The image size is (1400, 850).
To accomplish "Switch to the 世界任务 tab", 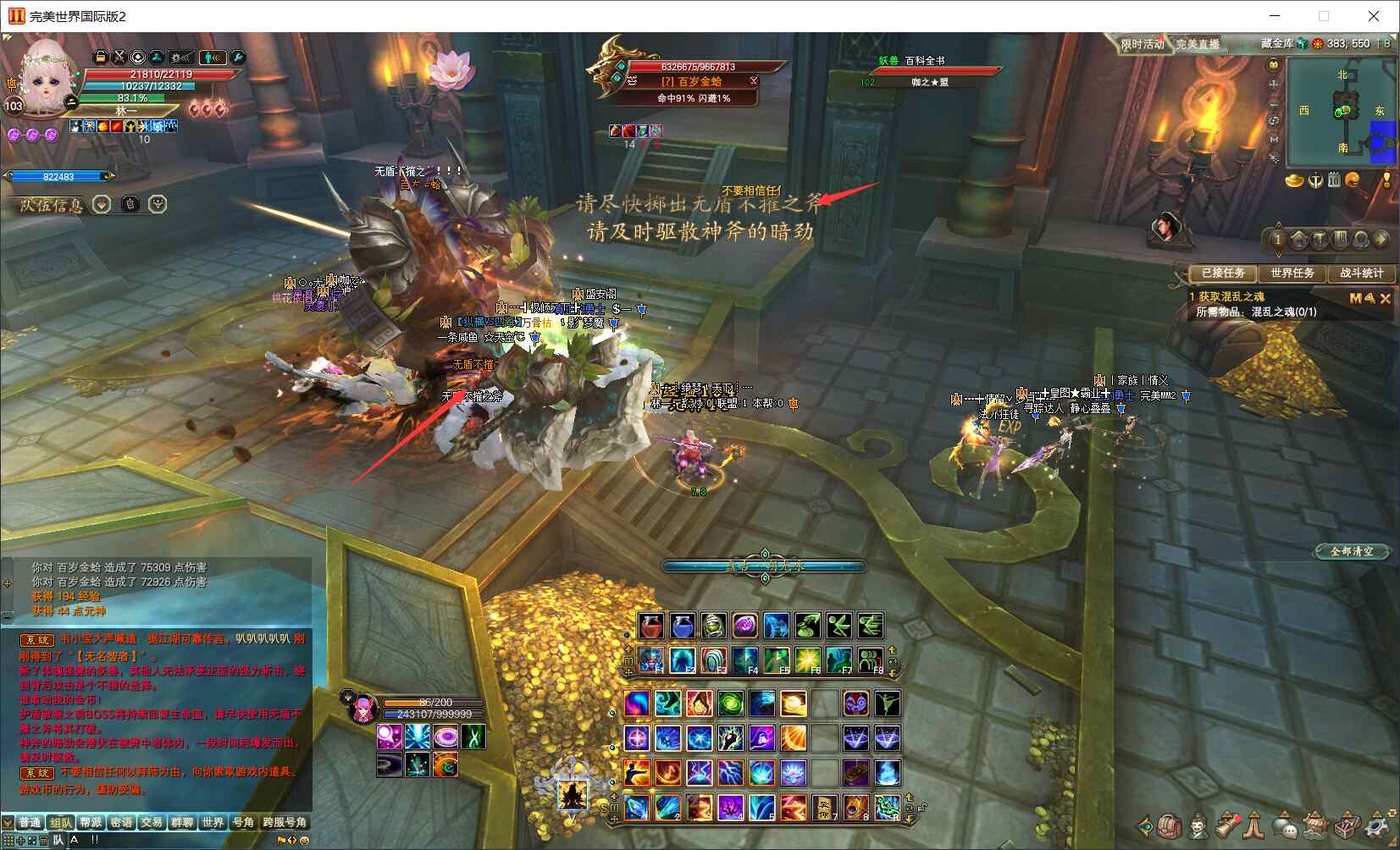I will coord(1292,273).
